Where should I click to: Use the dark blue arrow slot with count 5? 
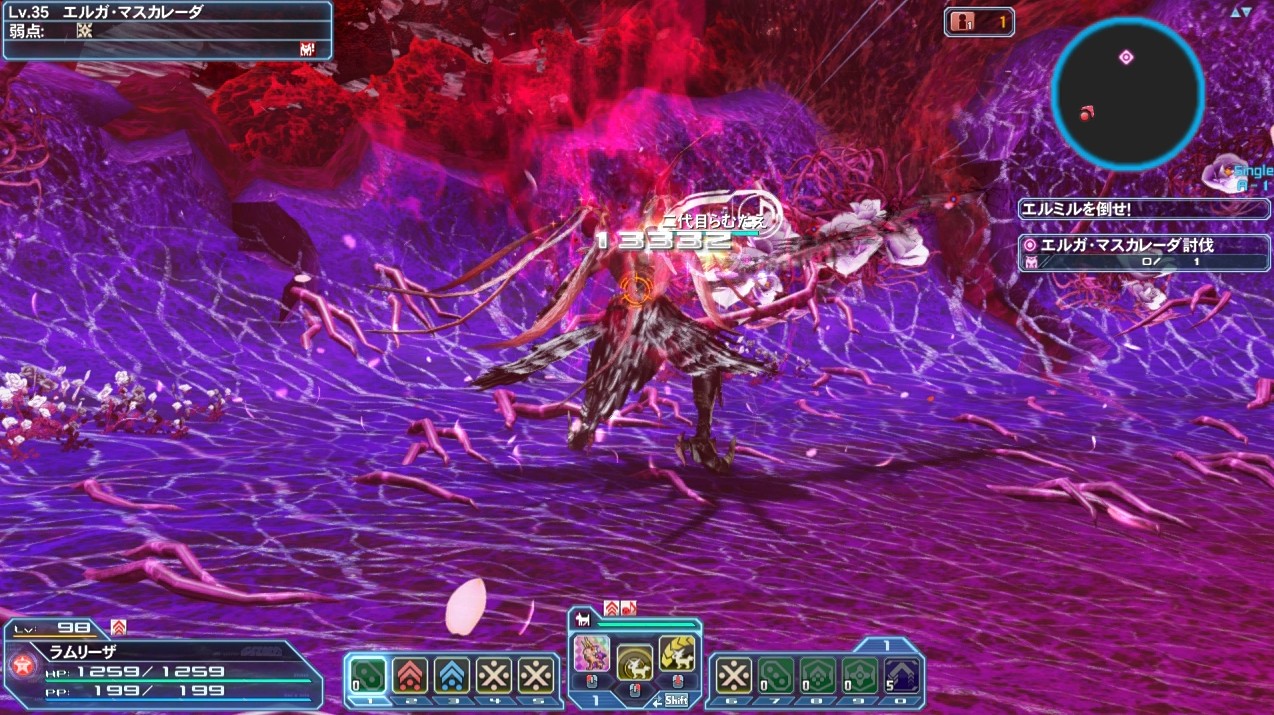[x=902, y=675]
